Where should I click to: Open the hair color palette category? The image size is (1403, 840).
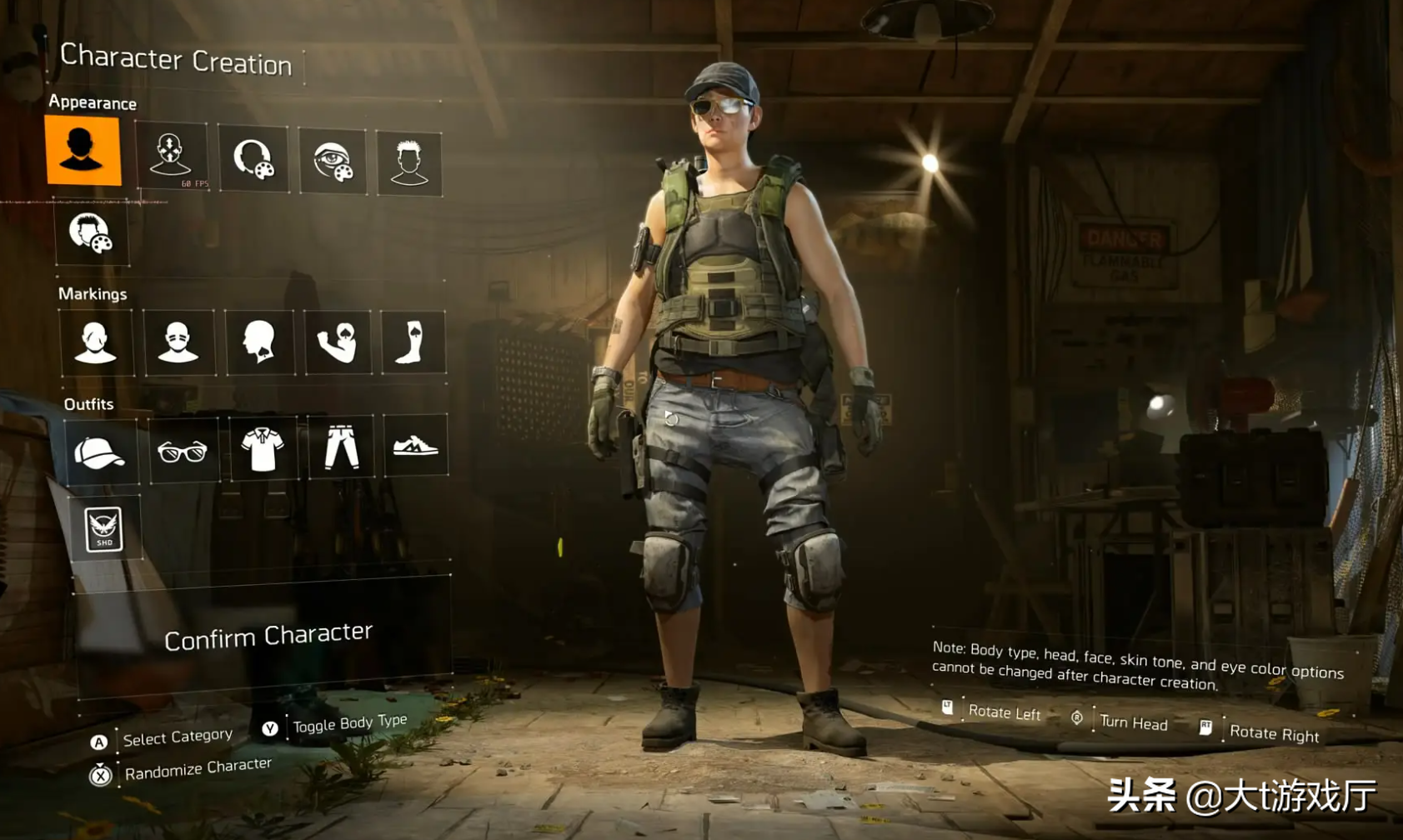click(91, 232)
